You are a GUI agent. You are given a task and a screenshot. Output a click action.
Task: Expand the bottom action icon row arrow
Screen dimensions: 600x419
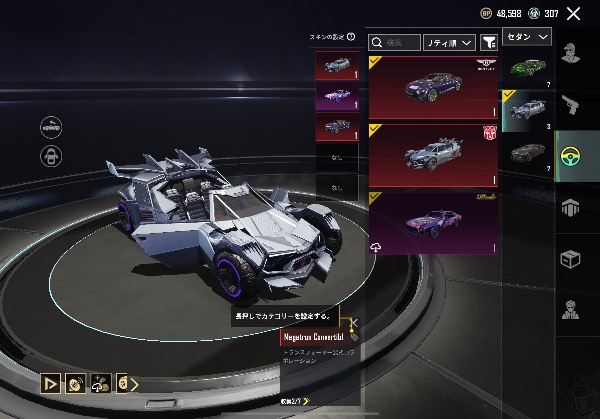134,382
